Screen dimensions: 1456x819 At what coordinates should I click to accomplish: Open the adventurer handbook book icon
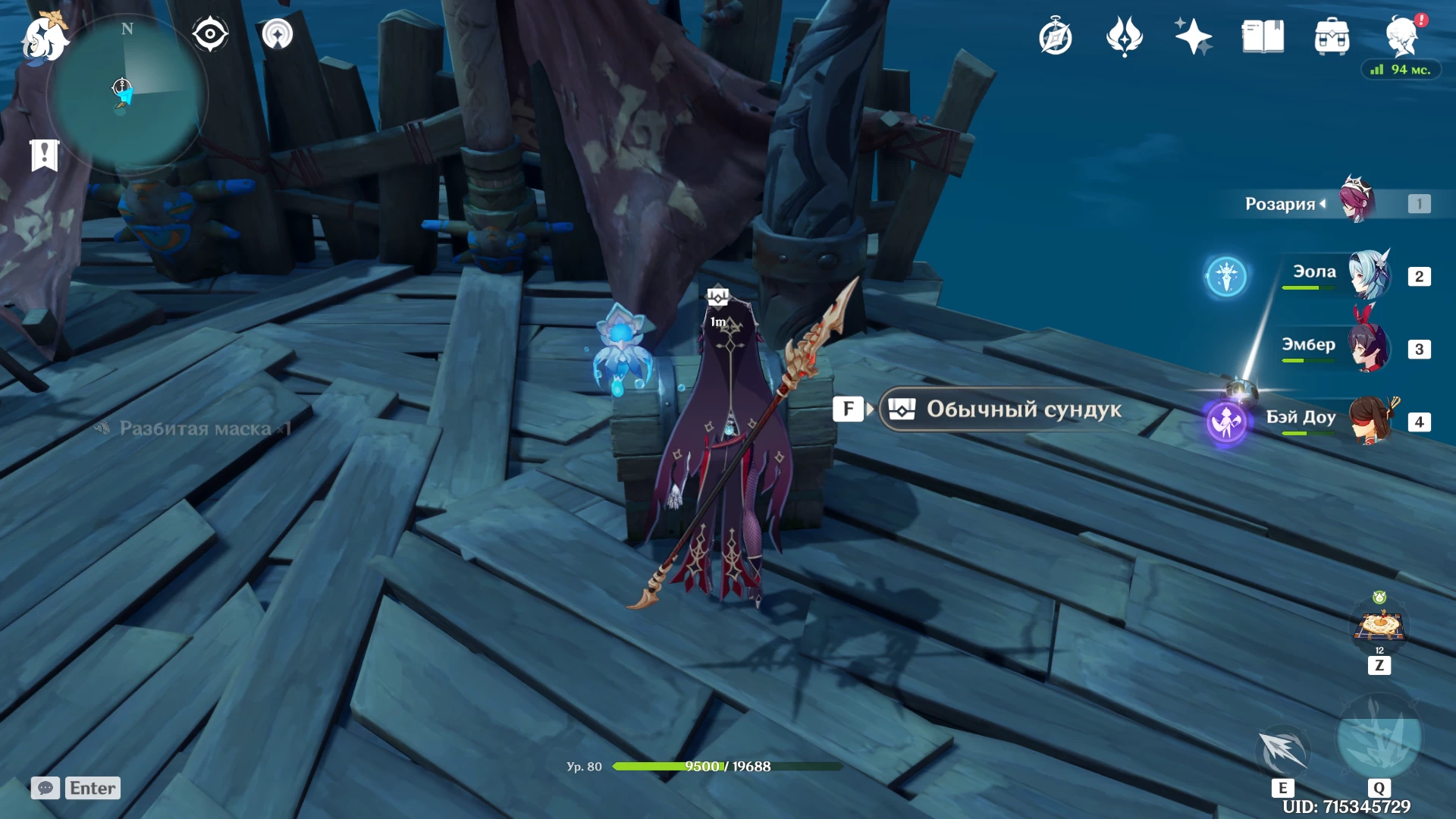1263,36
